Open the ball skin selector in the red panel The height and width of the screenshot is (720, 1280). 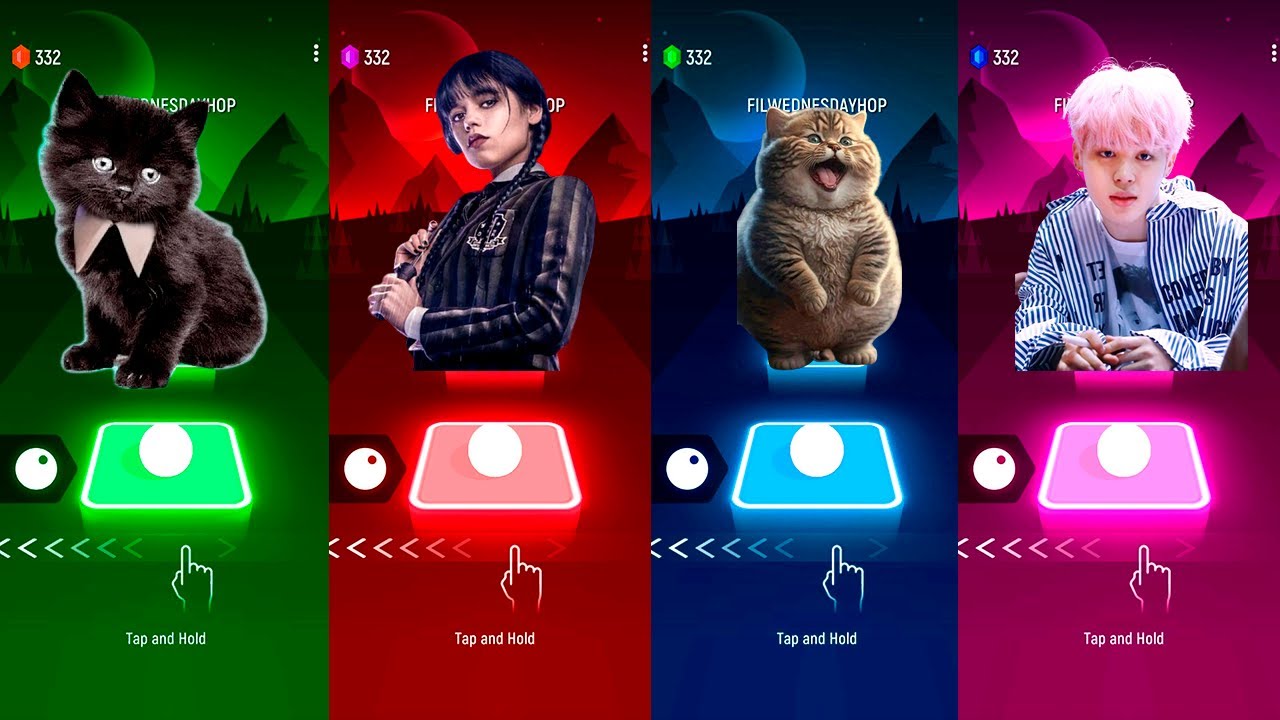point(365,469)
